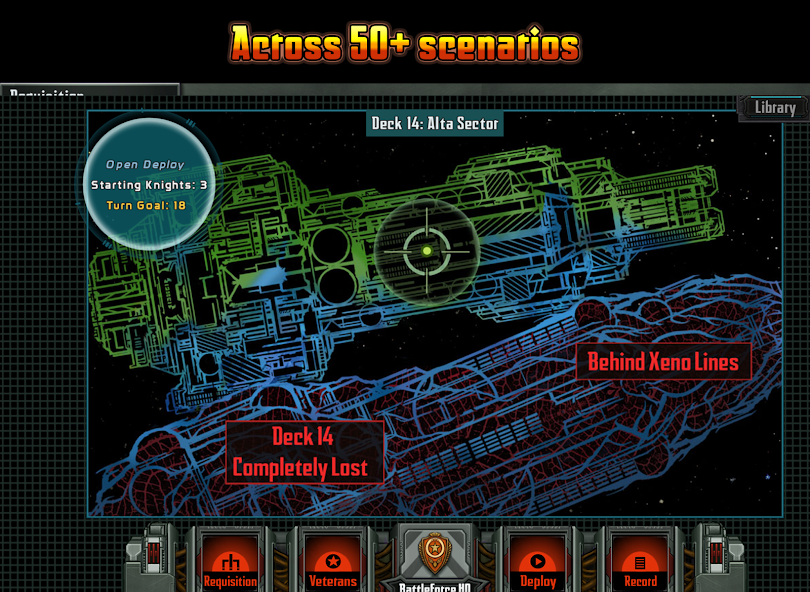This screenshot has height=592, width=810.
Task: Click the Deploy button
Action: click(538, 567)
